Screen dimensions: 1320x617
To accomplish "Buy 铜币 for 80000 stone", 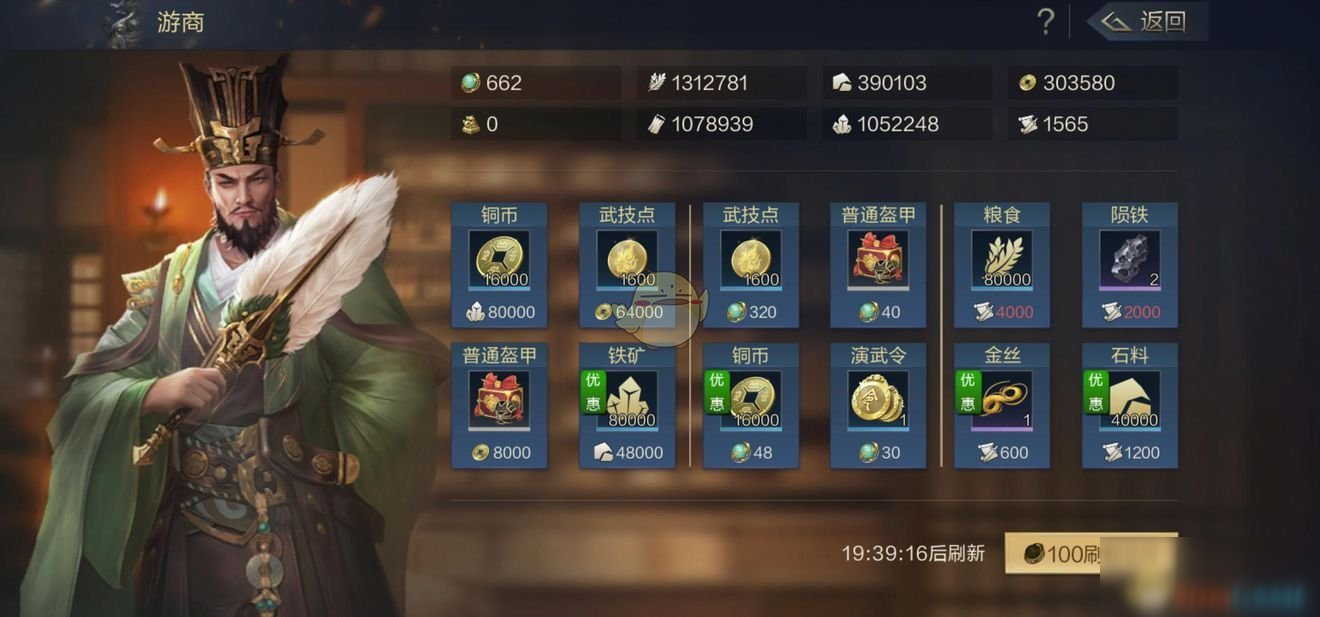I will click(500, 265).
